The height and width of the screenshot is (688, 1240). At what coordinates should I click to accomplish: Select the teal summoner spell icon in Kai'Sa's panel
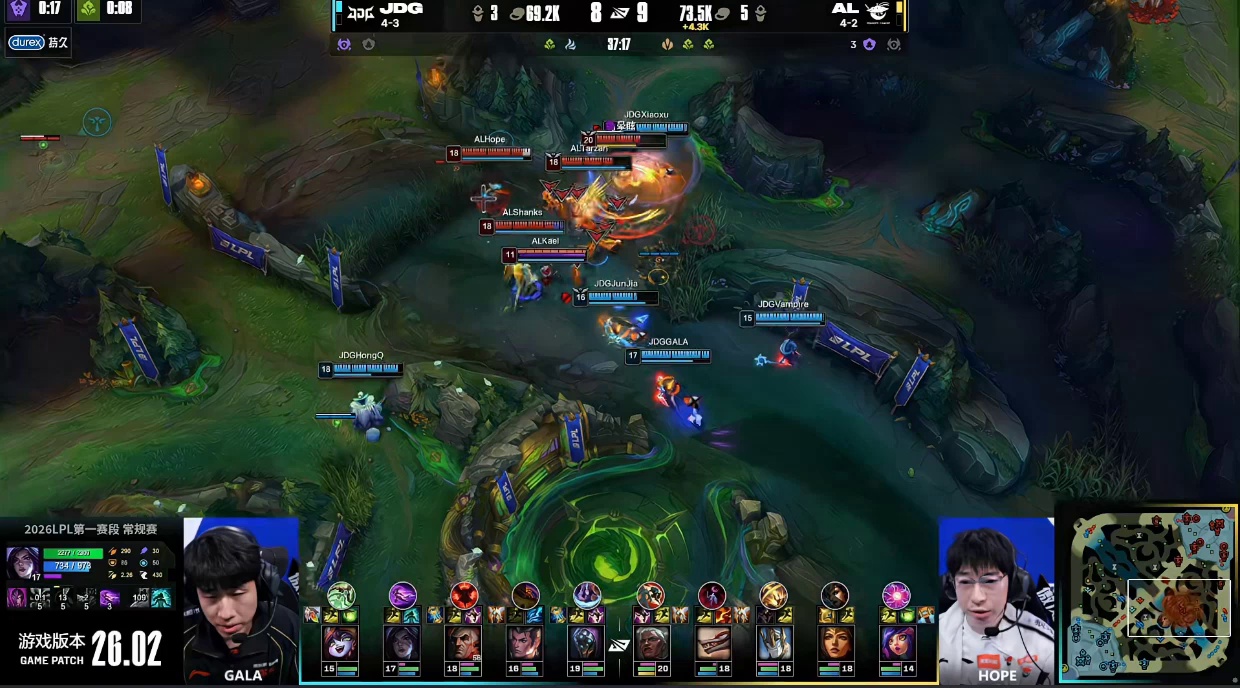(160, 597)
